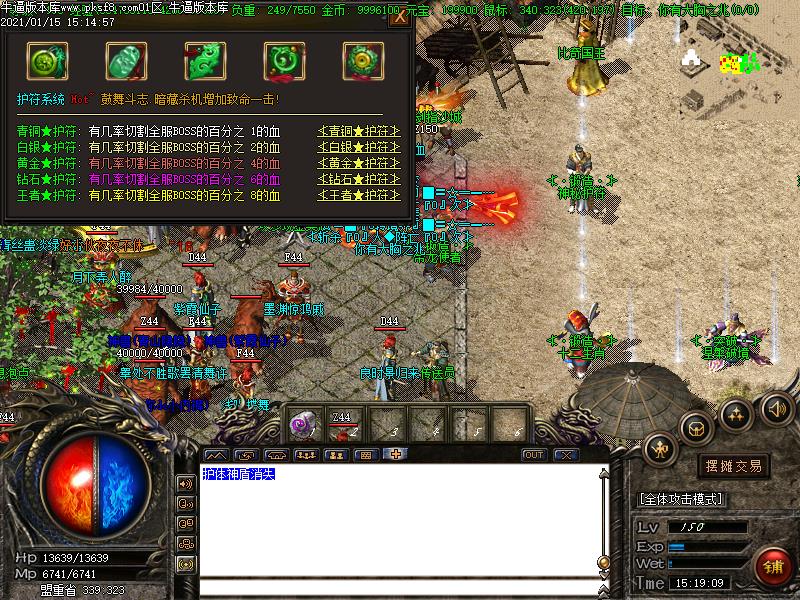Viewport: 800px width, 600px height.
Task: Select the green jade pendant amulet icon
Action: (x=124, y=60)
